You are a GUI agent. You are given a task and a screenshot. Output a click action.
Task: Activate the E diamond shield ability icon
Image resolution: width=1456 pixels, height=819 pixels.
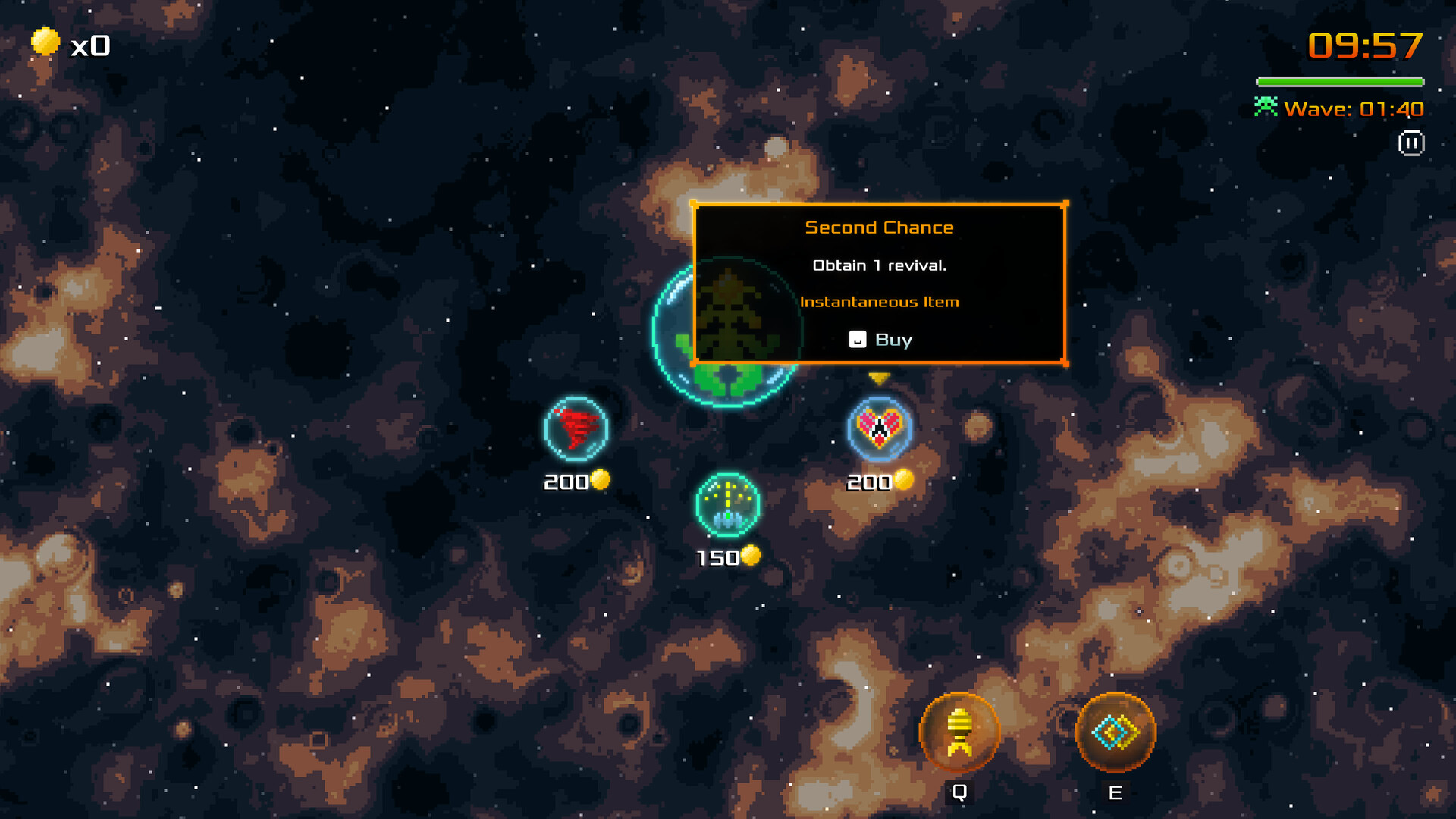tap(1114, 730)
